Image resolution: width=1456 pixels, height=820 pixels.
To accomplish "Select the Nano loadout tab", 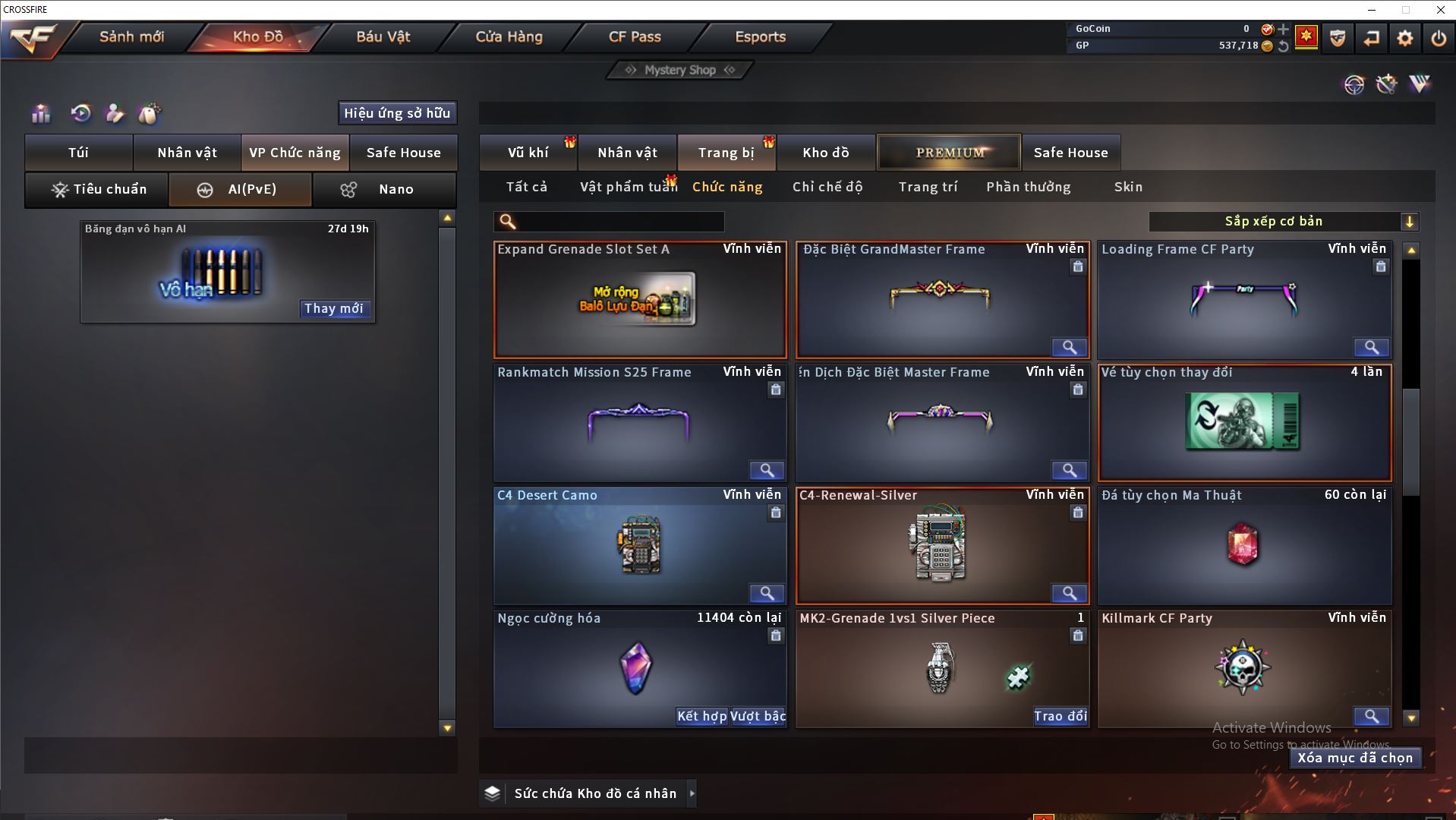I will pyautogui.click(x=385, y=190).
